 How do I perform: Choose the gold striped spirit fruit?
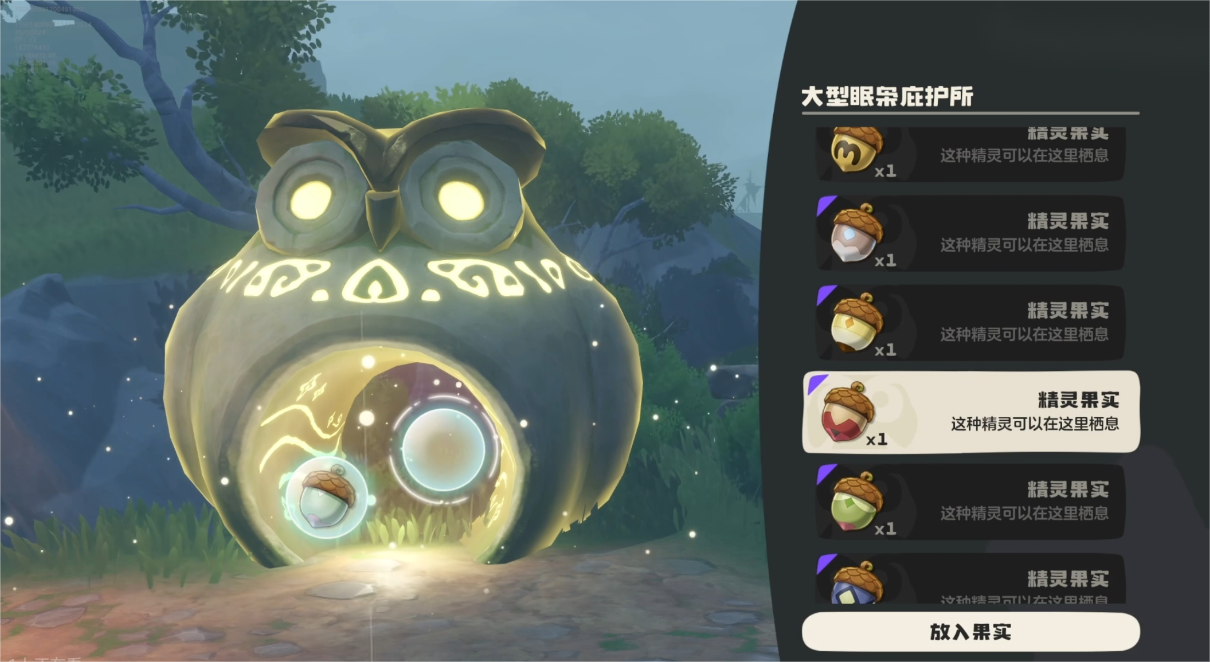click(970, 152)
